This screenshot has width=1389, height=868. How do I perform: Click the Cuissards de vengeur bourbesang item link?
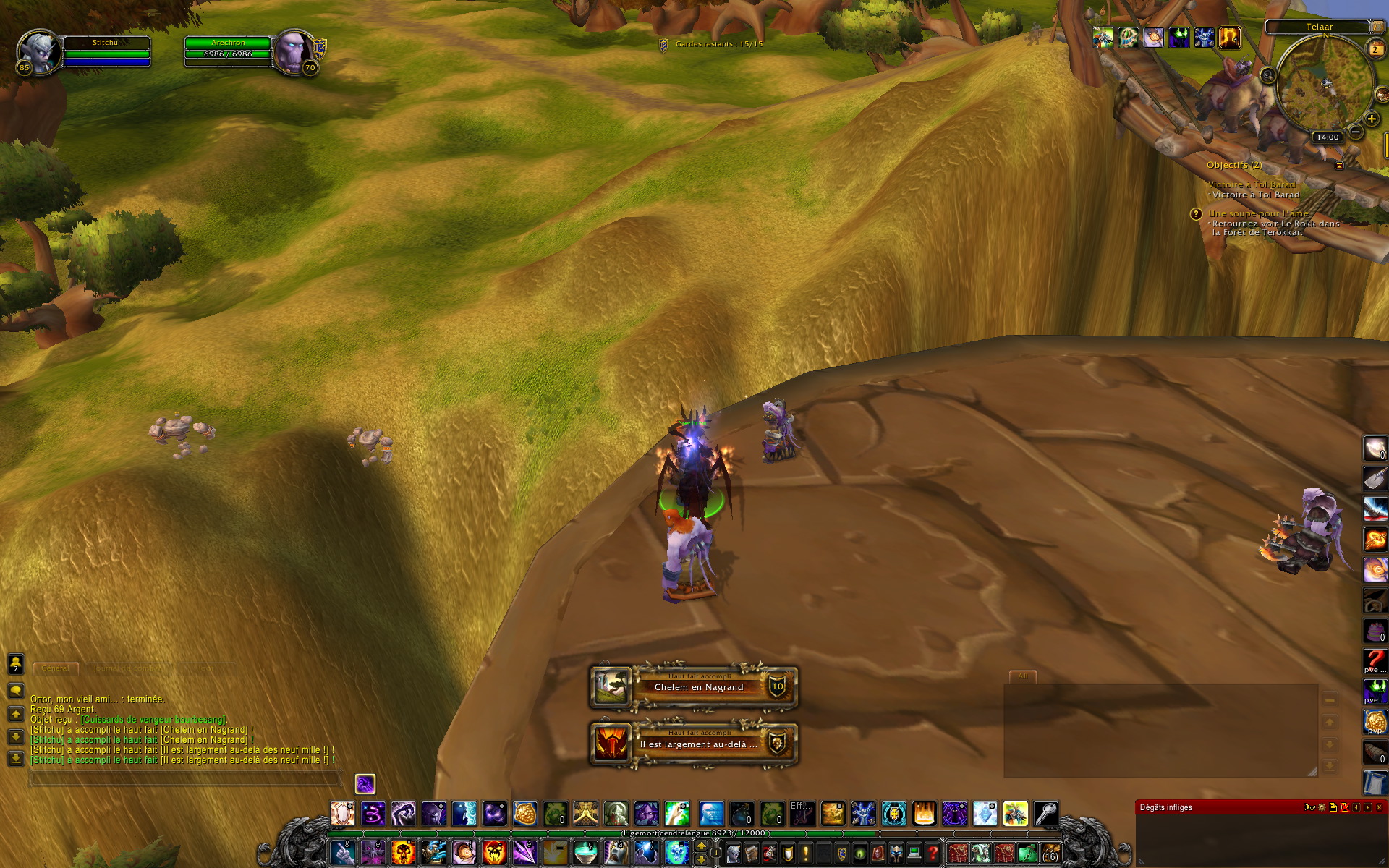(x=154, y=719)
